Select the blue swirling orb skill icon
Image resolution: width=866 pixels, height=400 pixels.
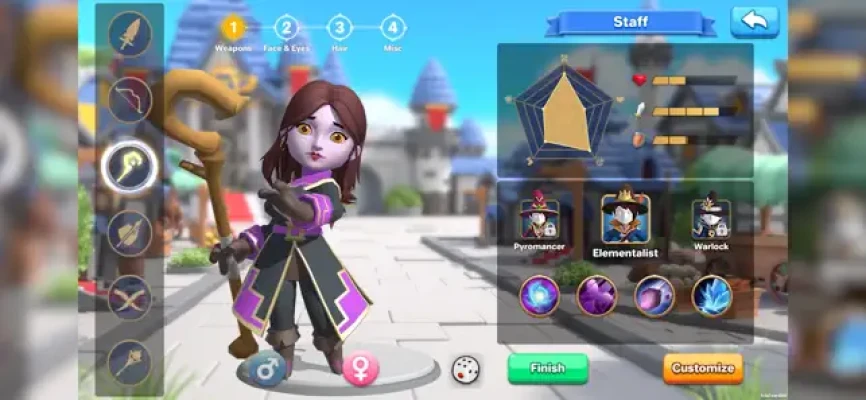point(540,296)
